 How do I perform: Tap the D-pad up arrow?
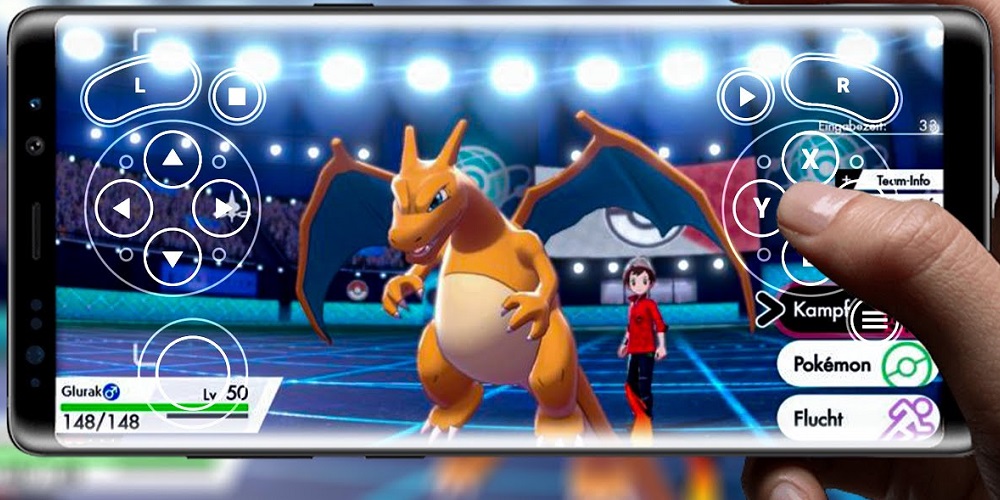pos(173,158)
